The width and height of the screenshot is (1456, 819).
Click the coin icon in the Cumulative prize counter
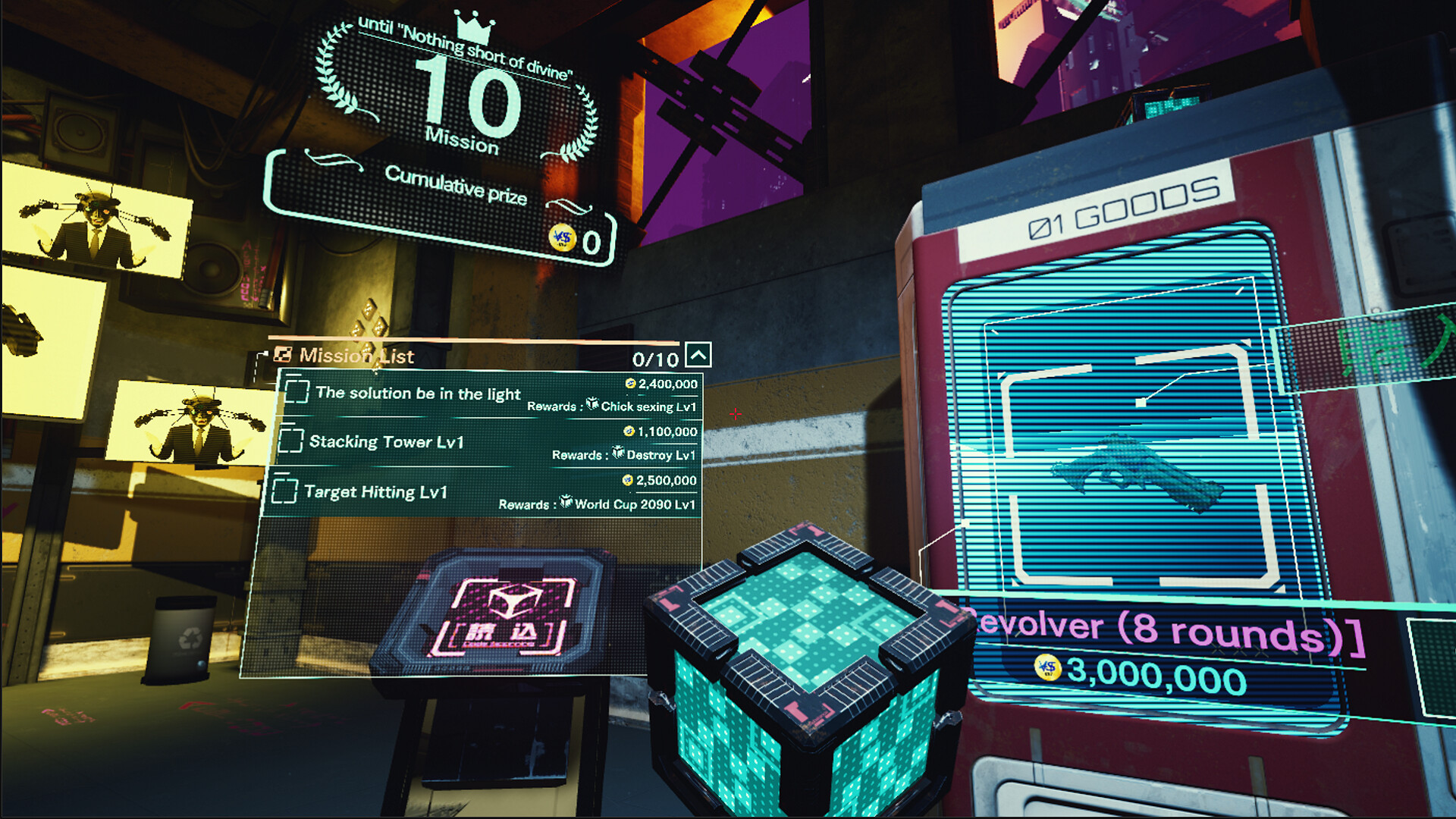[563, 237]
